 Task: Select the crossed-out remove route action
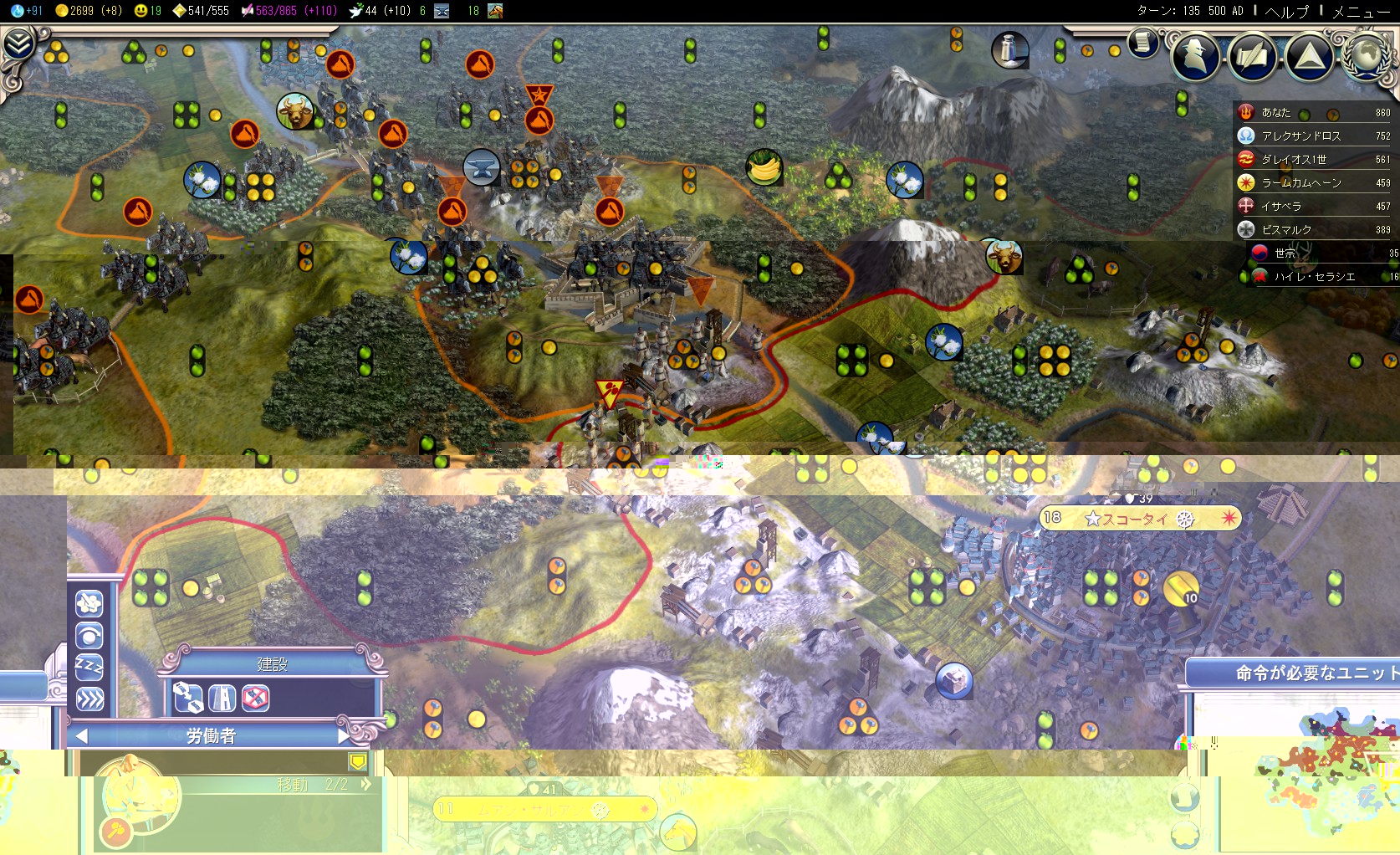(x=255, y=699)
